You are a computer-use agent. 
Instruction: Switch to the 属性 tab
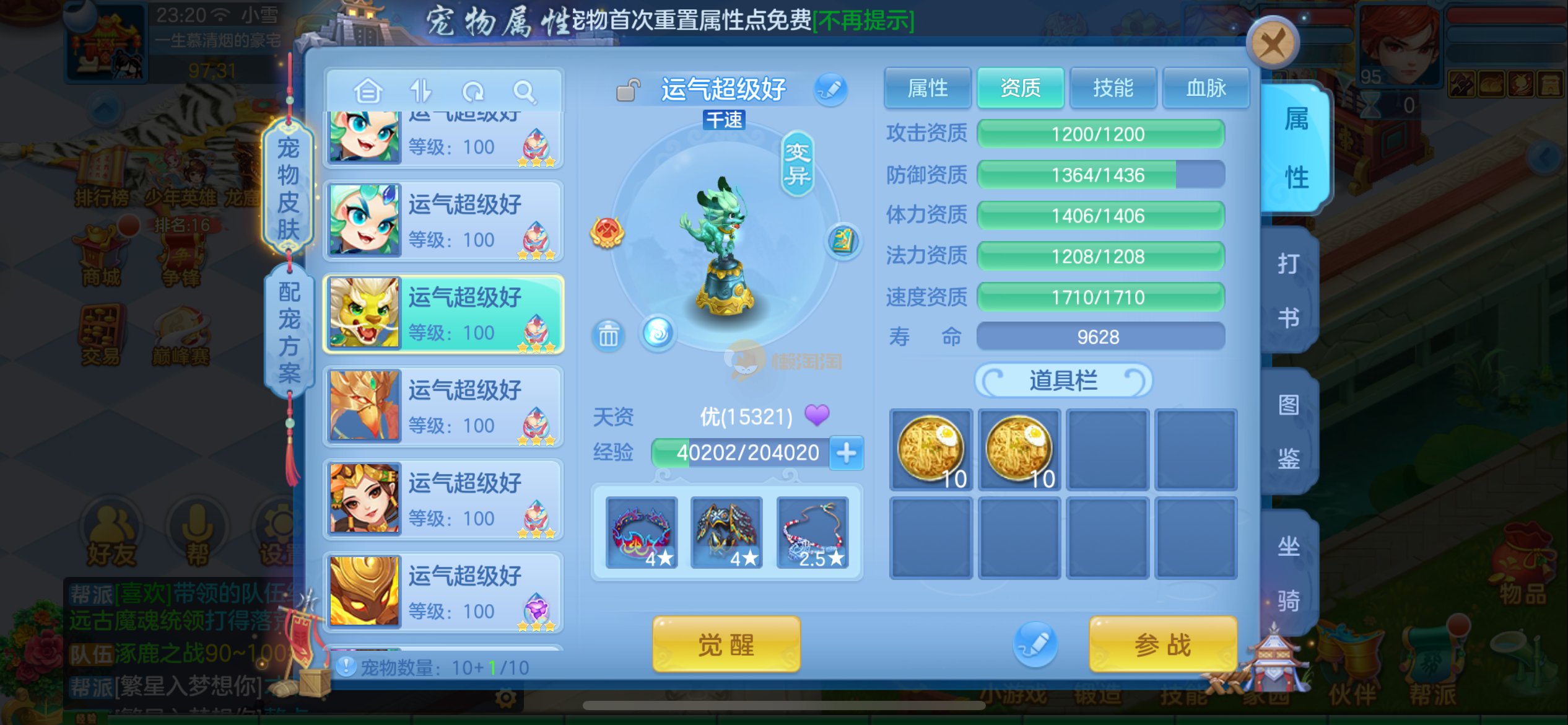click(x=927, y=89)
